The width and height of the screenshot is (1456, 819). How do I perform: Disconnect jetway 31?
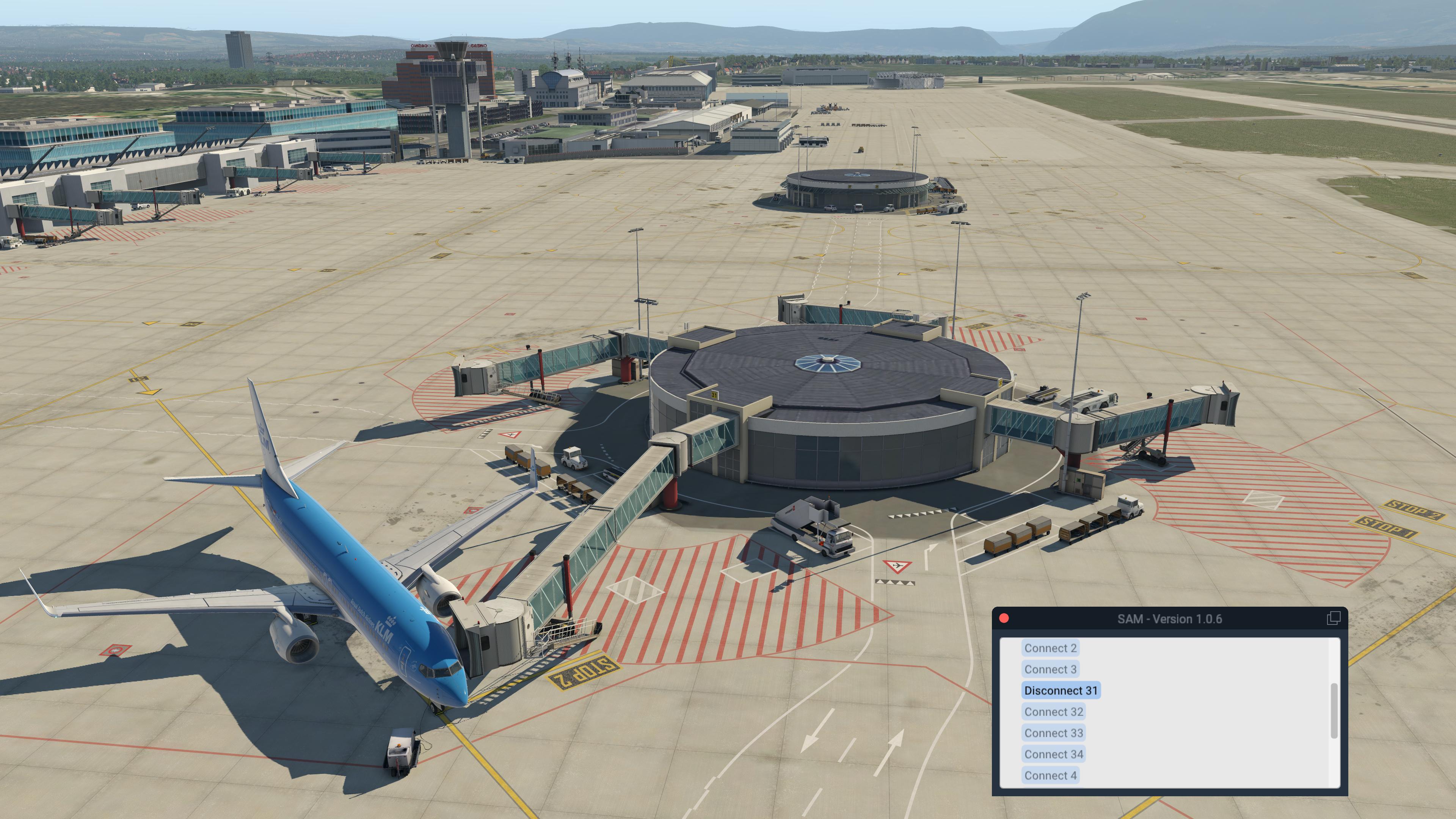point(1061,691)
